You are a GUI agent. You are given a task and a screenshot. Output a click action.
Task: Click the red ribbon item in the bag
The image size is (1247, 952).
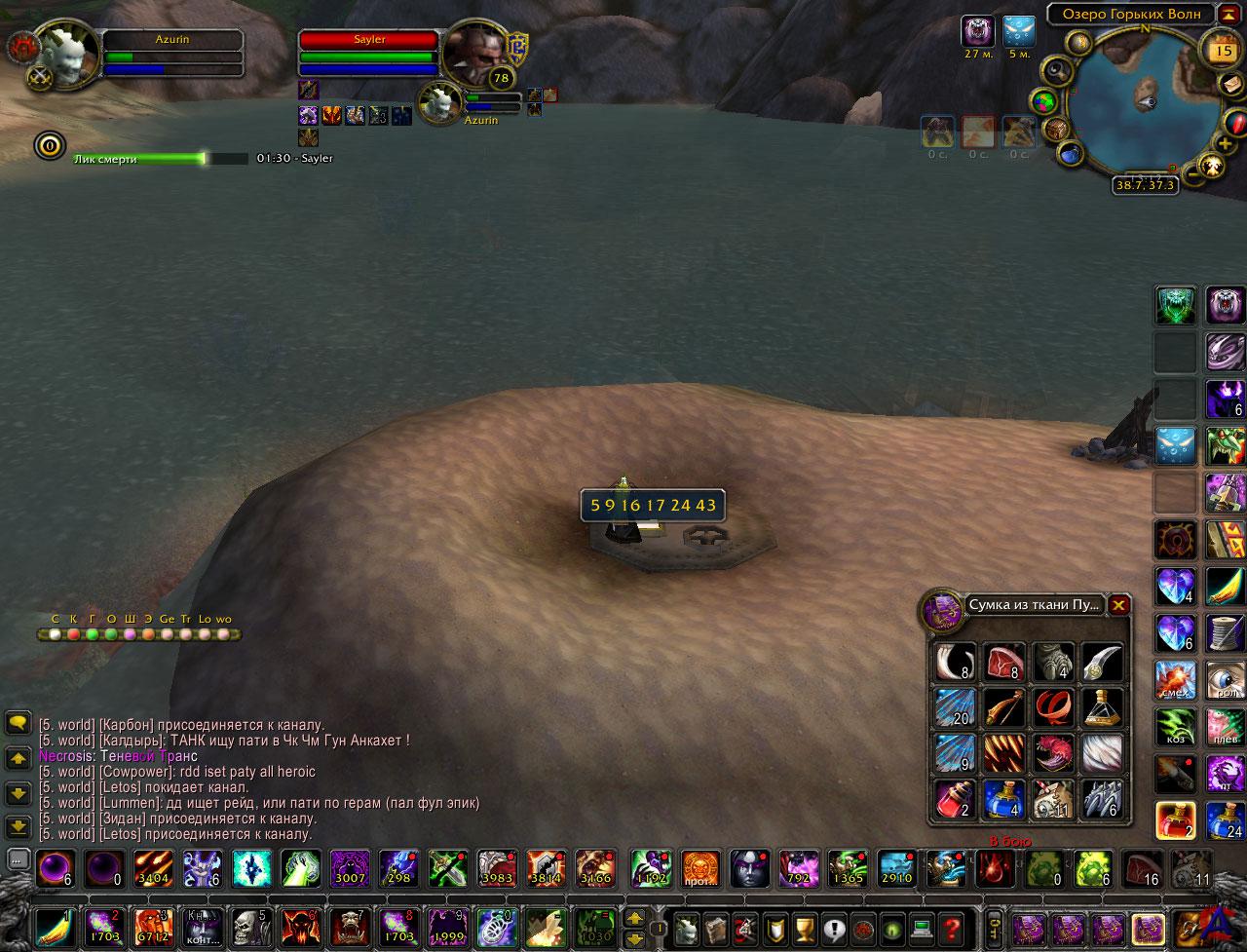(1053, 708)
